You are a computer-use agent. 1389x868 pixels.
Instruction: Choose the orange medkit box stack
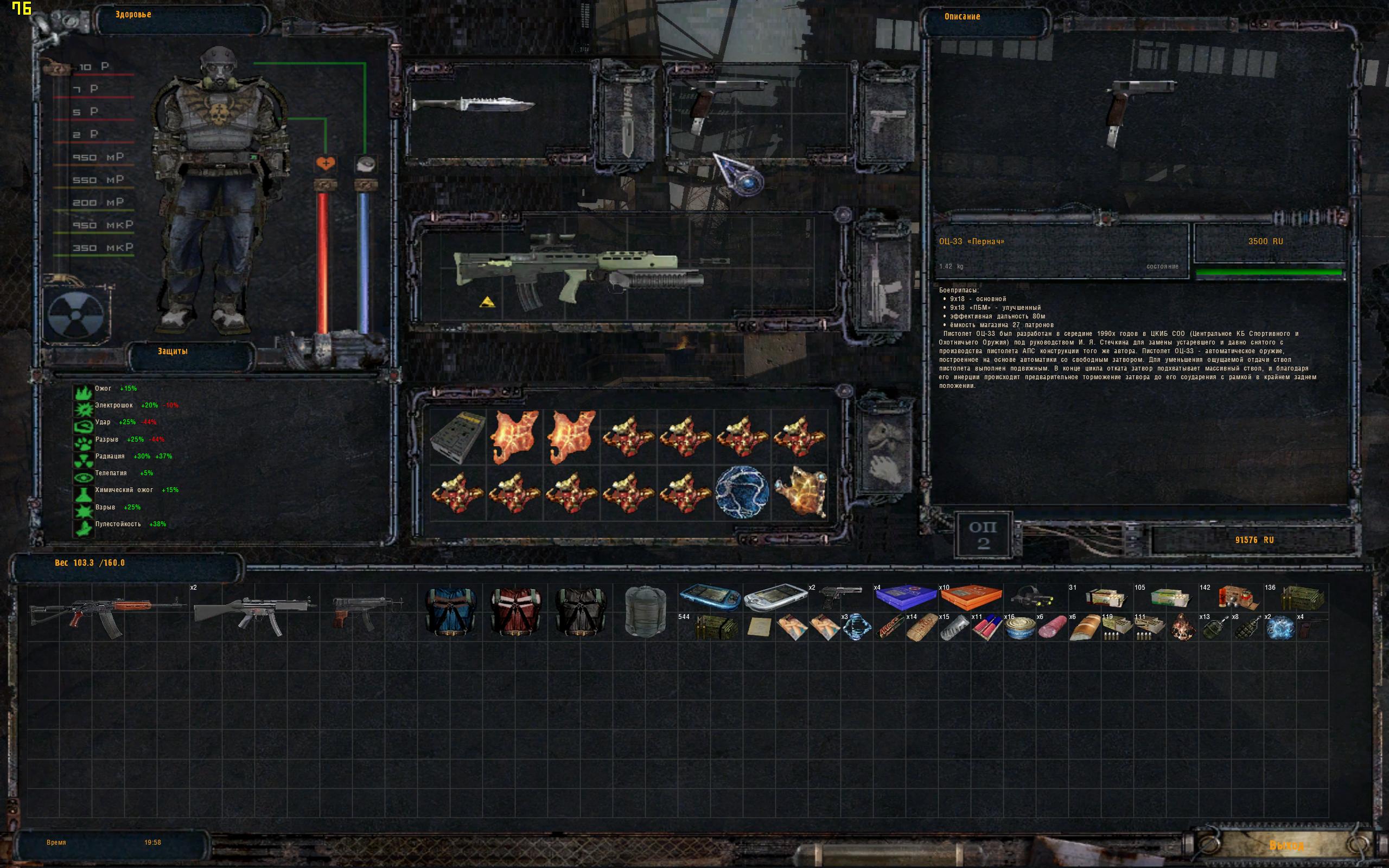(x=971, y=597)
